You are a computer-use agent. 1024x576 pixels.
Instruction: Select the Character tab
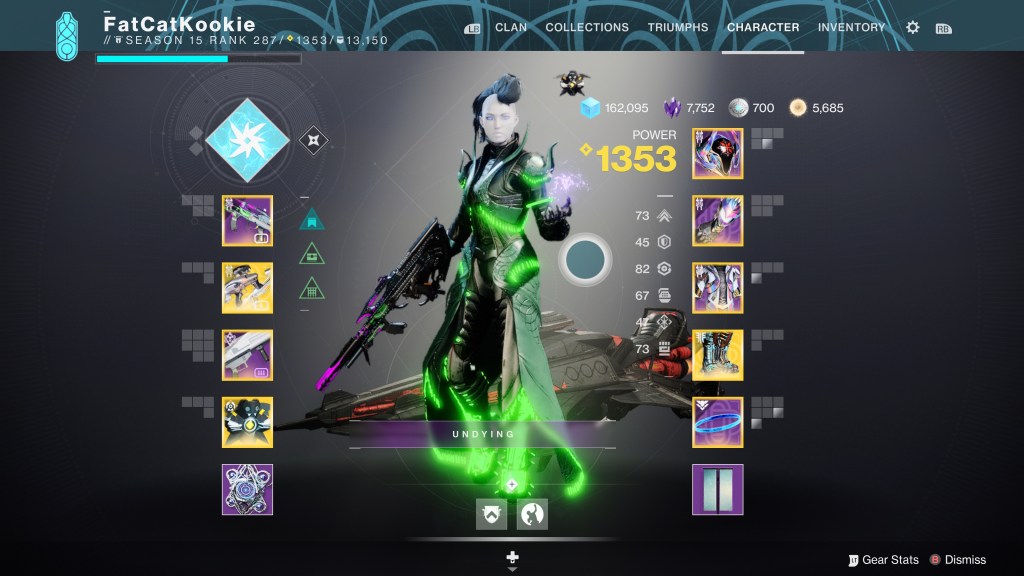tap(763, 27)
